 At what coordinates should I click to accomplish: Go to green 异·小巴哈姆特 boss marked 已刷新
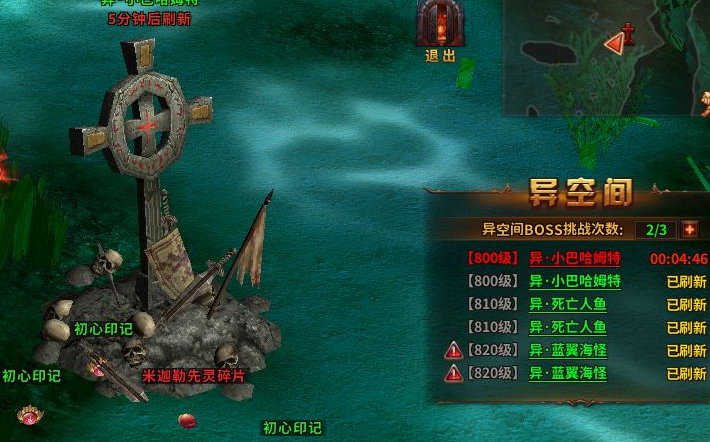(x=574, y=281)
